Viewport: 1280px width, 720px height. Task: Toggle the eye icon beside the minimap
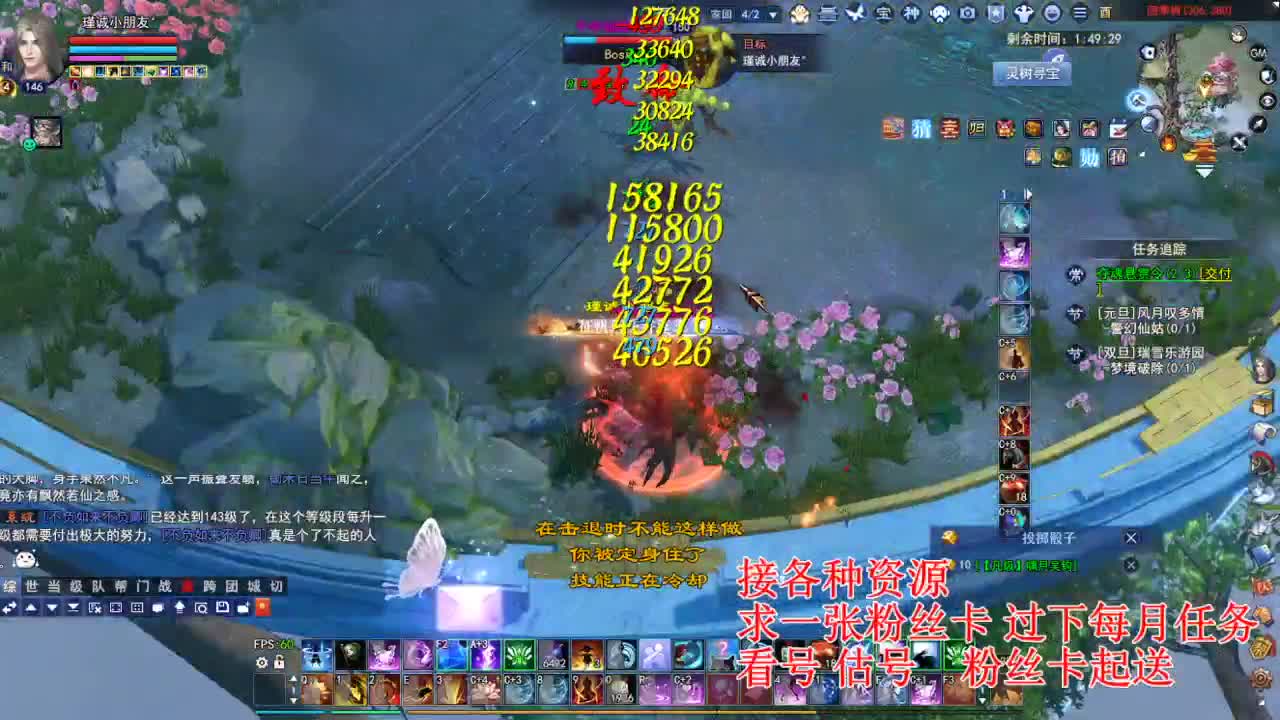click(1269, 100)
